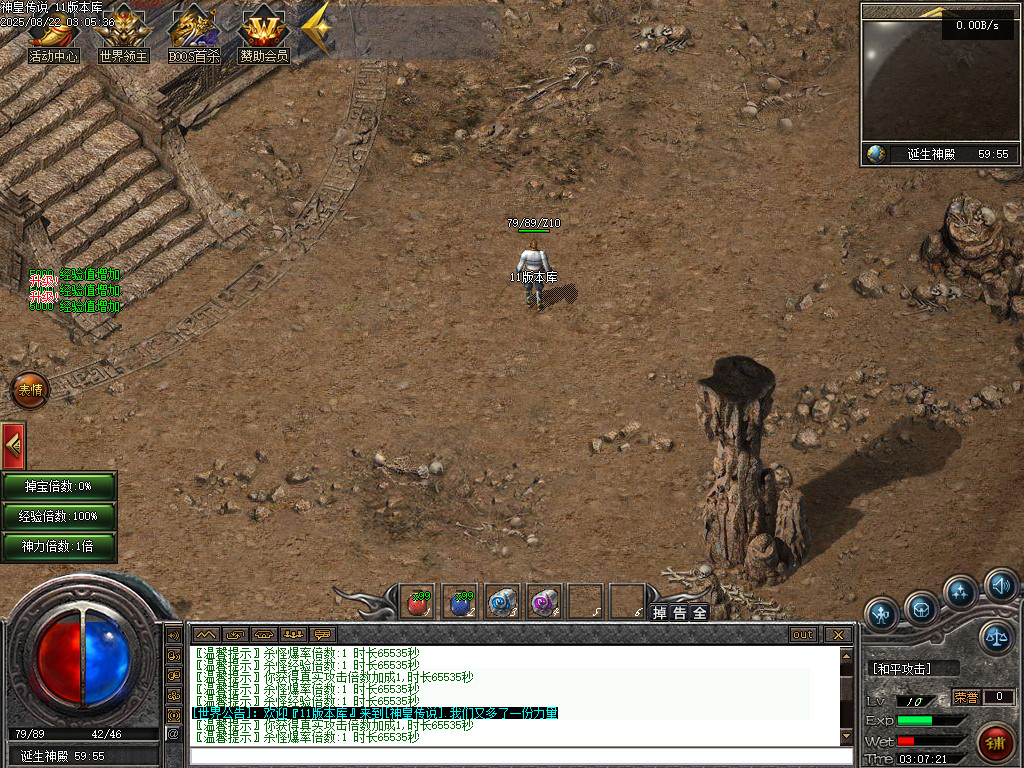Select the 掉宝倍数 drop rate button

click(x=58, y=486)
